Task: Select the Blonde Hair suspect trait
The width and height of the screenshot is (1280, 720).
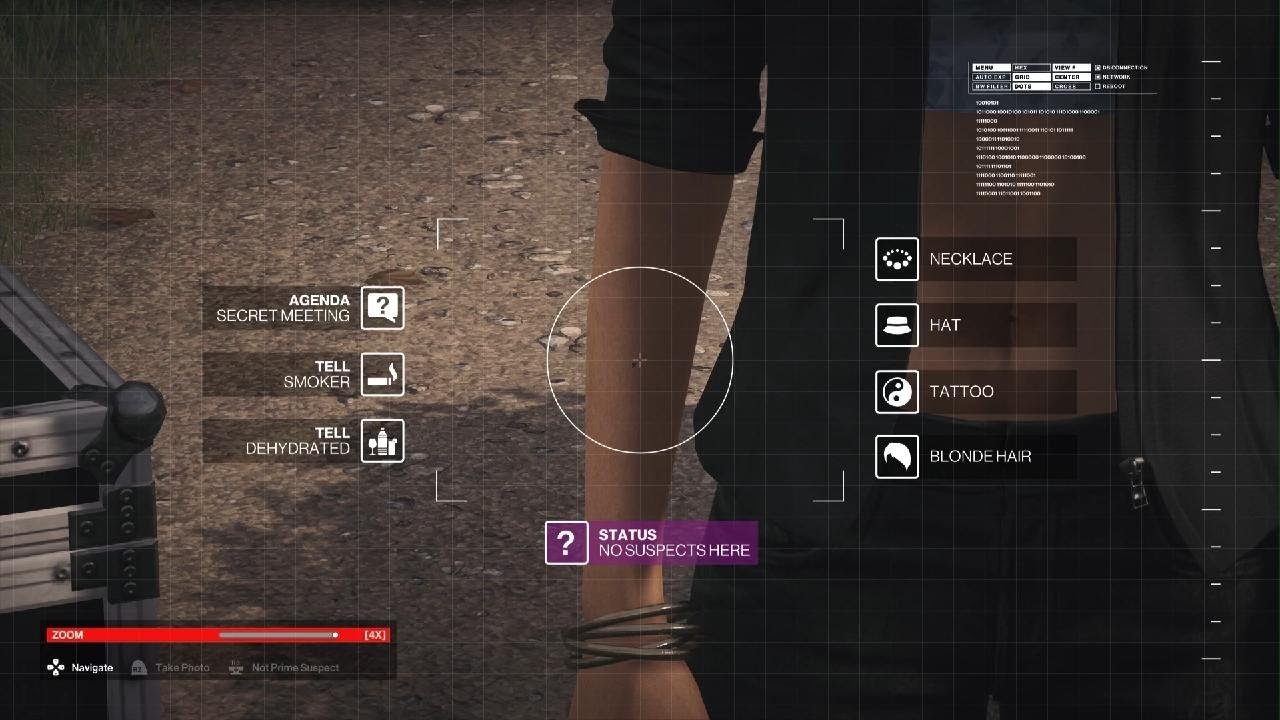Action: click(x=975, y=457)
